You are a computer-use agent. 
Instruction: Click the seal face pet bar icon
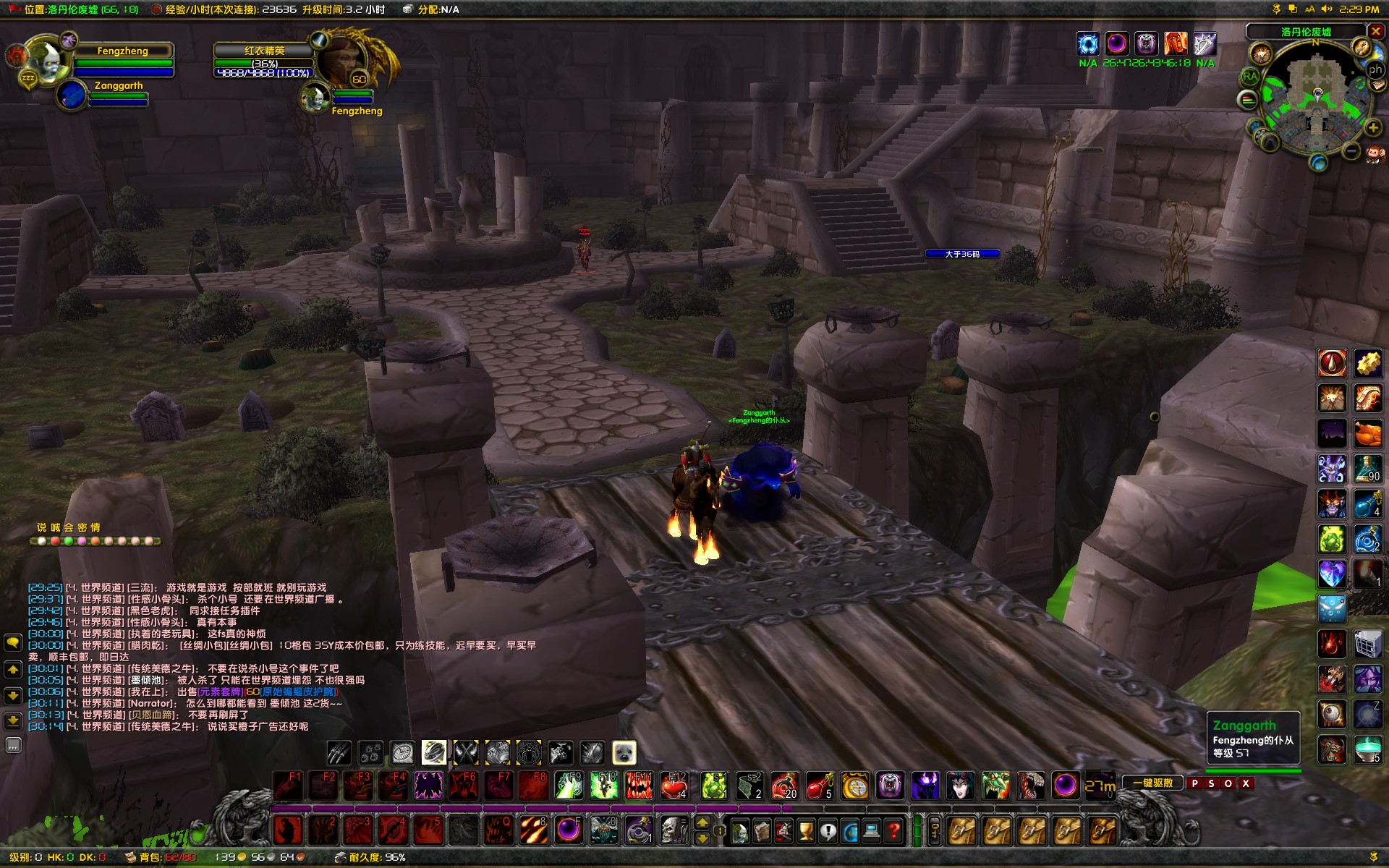click(x=624, y=753)
